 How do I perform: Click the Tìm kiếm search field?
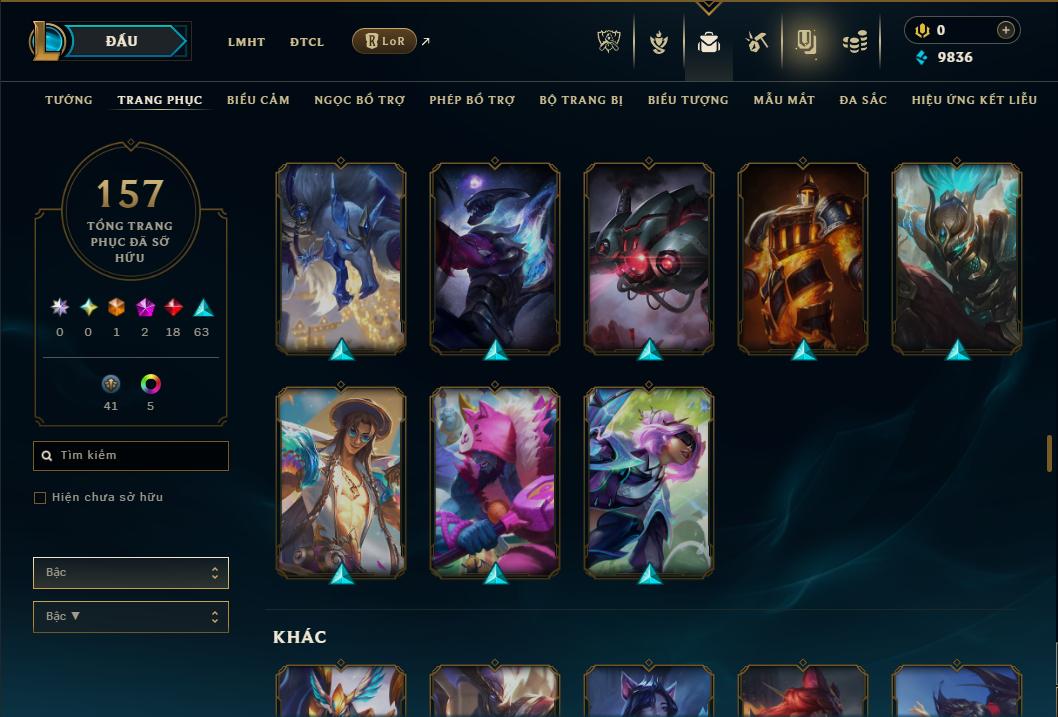click(x=131, y=456)
